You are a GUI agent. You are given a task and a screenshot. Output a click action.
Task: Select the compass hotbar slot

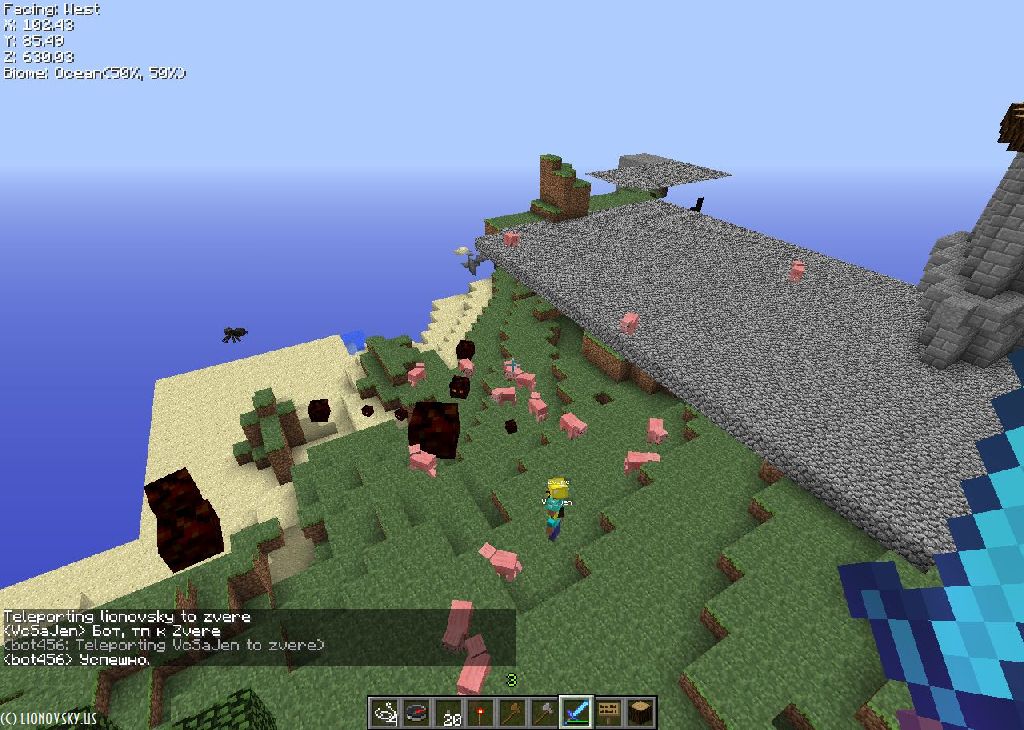[416, 712]
